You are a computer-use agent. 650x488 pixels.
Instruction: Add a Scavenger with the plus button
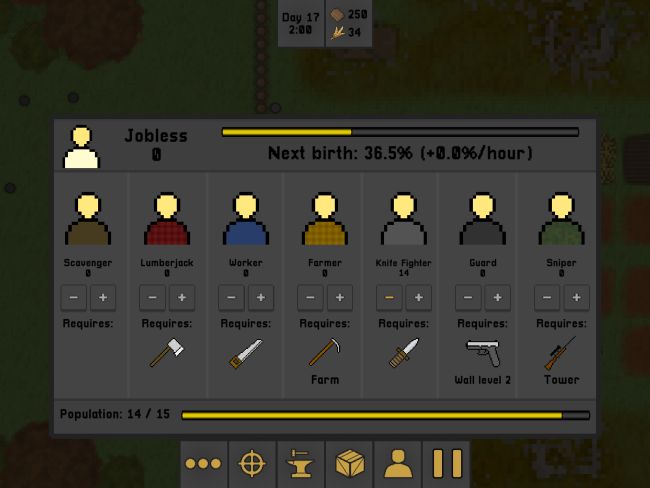click(103, 298)
